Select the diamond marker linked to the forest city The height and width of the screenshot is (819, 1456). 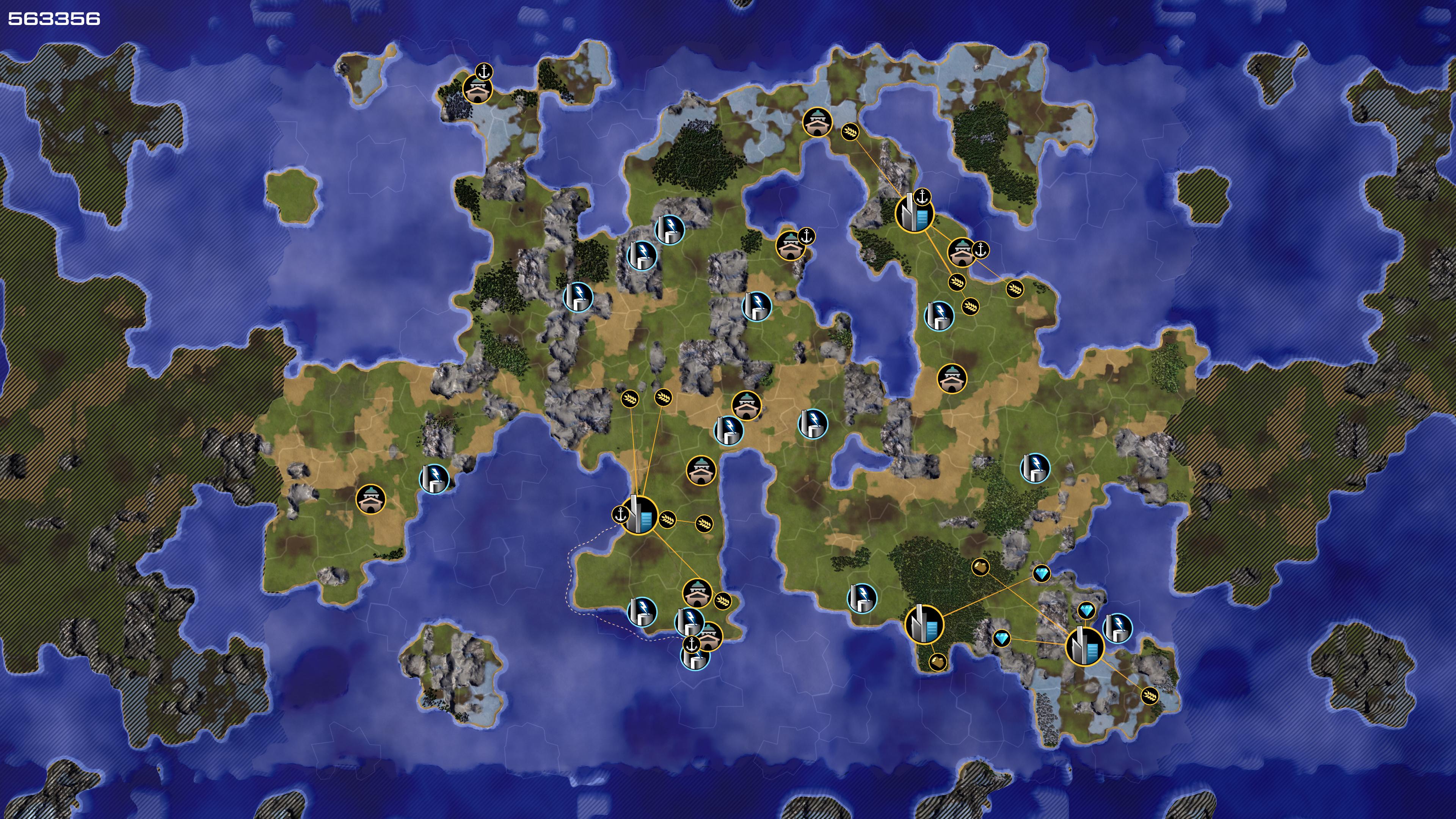click(x=1041, y=574)
